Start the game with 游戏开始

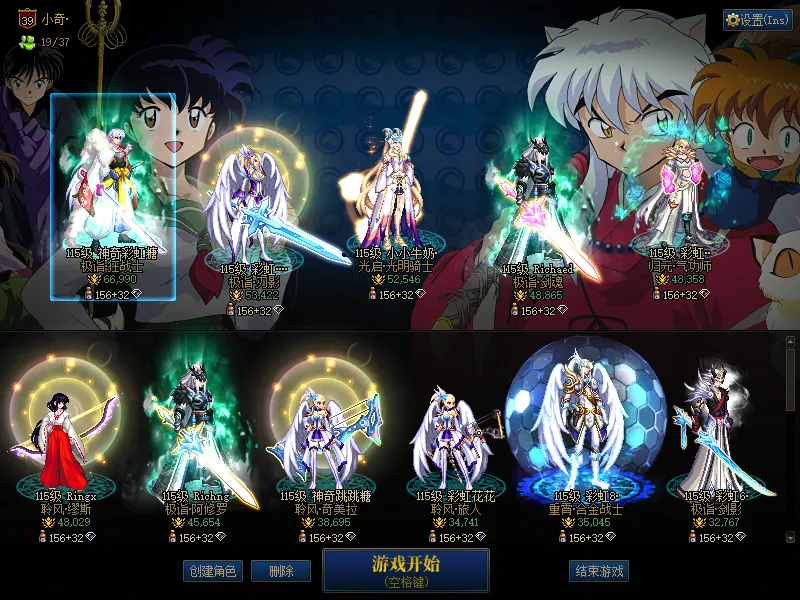click(405, 569)
